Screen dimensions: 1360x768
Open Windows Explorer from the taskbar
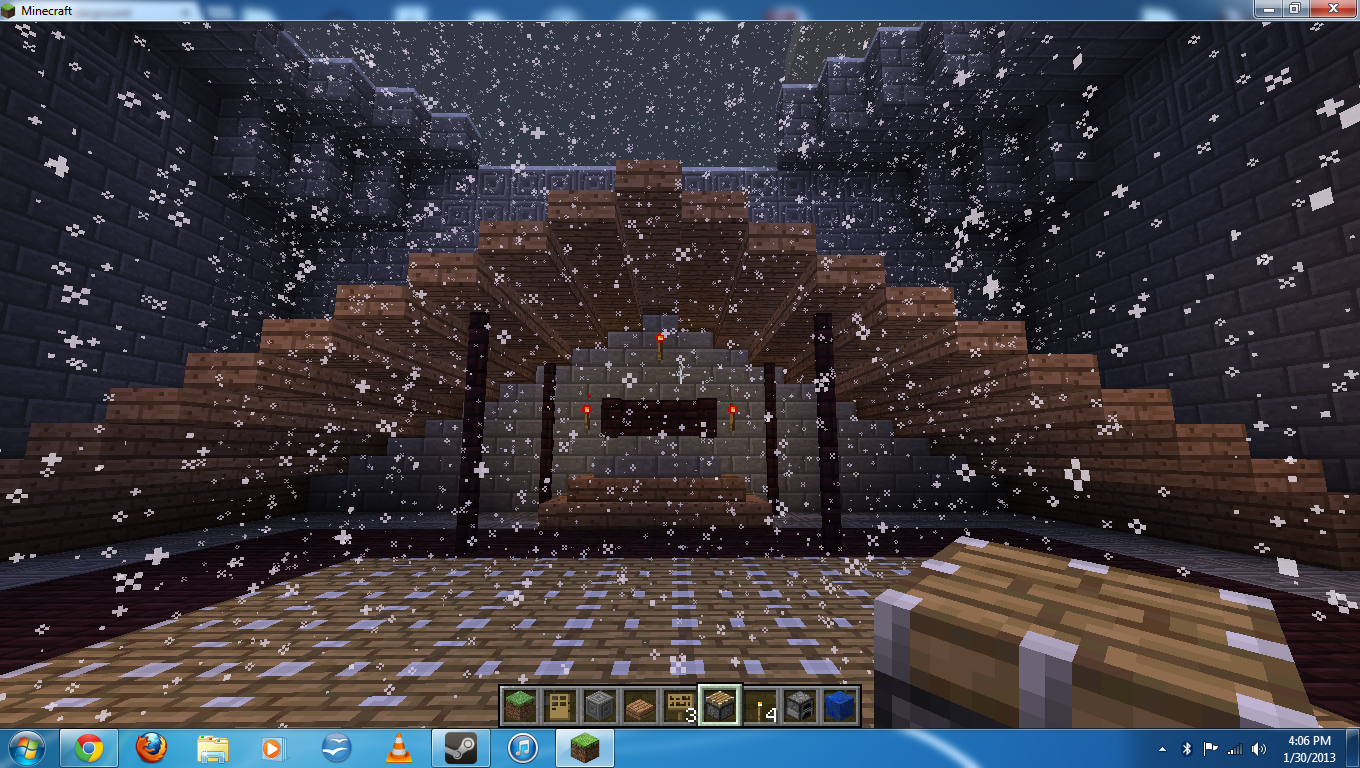coord(210,748)
